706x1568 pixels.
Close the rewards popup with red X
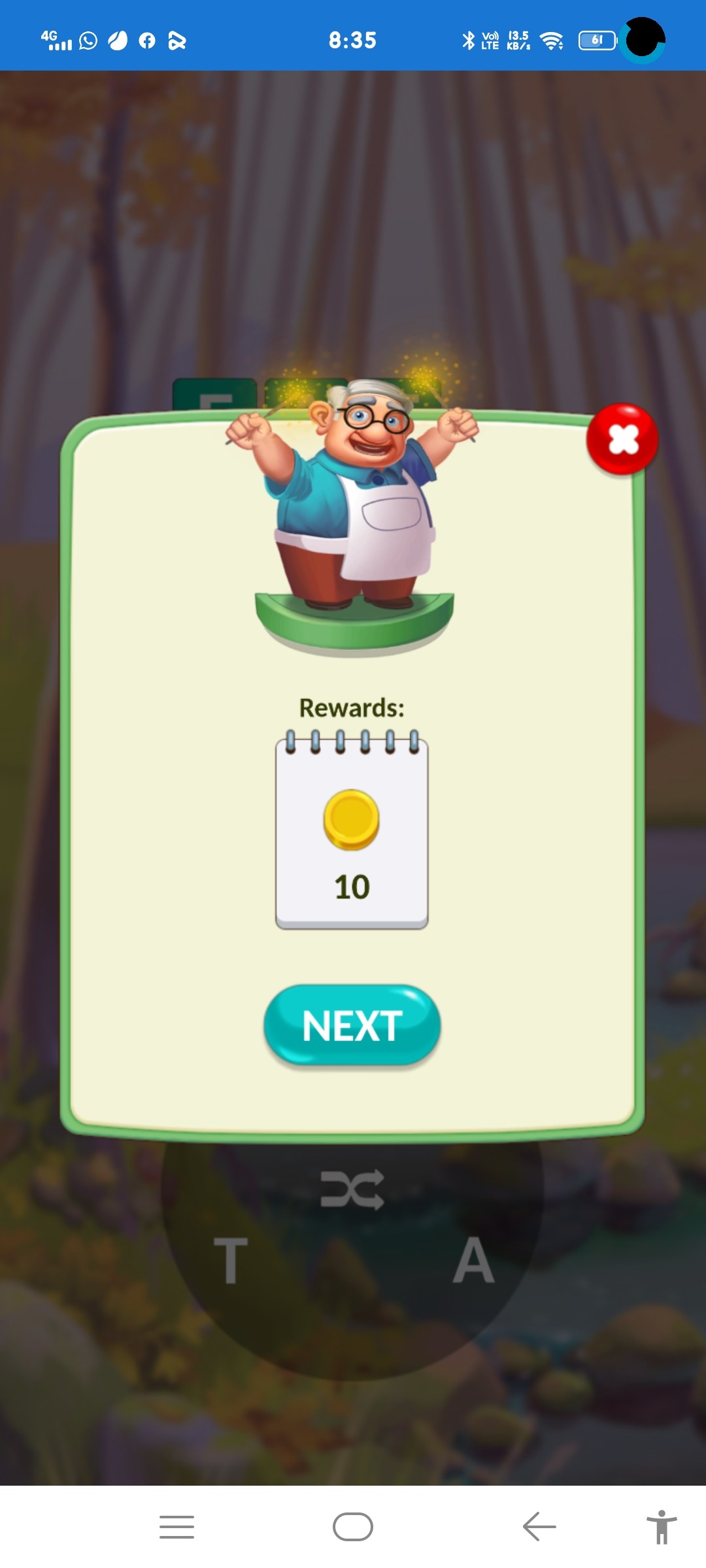pos(622,438)
